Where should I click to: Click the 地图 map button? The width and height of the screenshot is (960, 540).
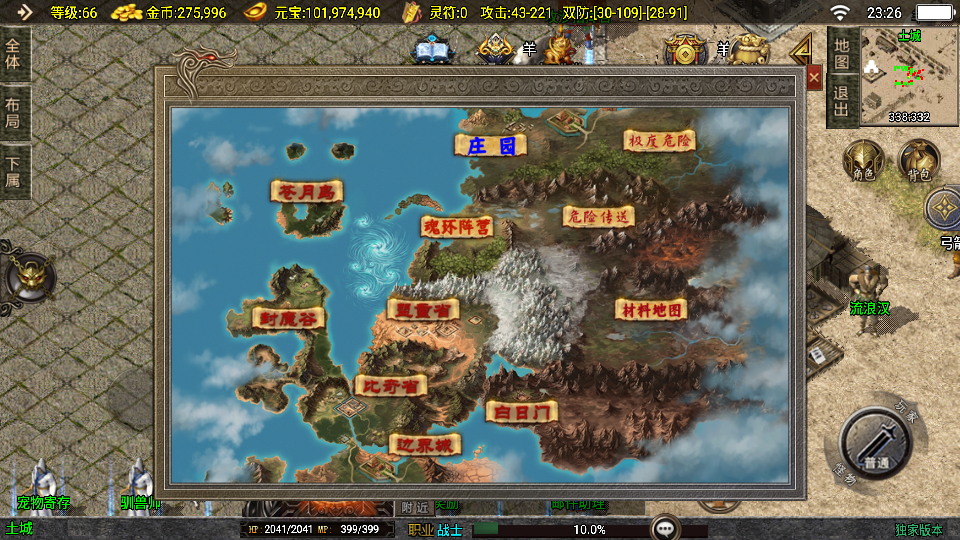pyautogui.click(x=841, y=54)
